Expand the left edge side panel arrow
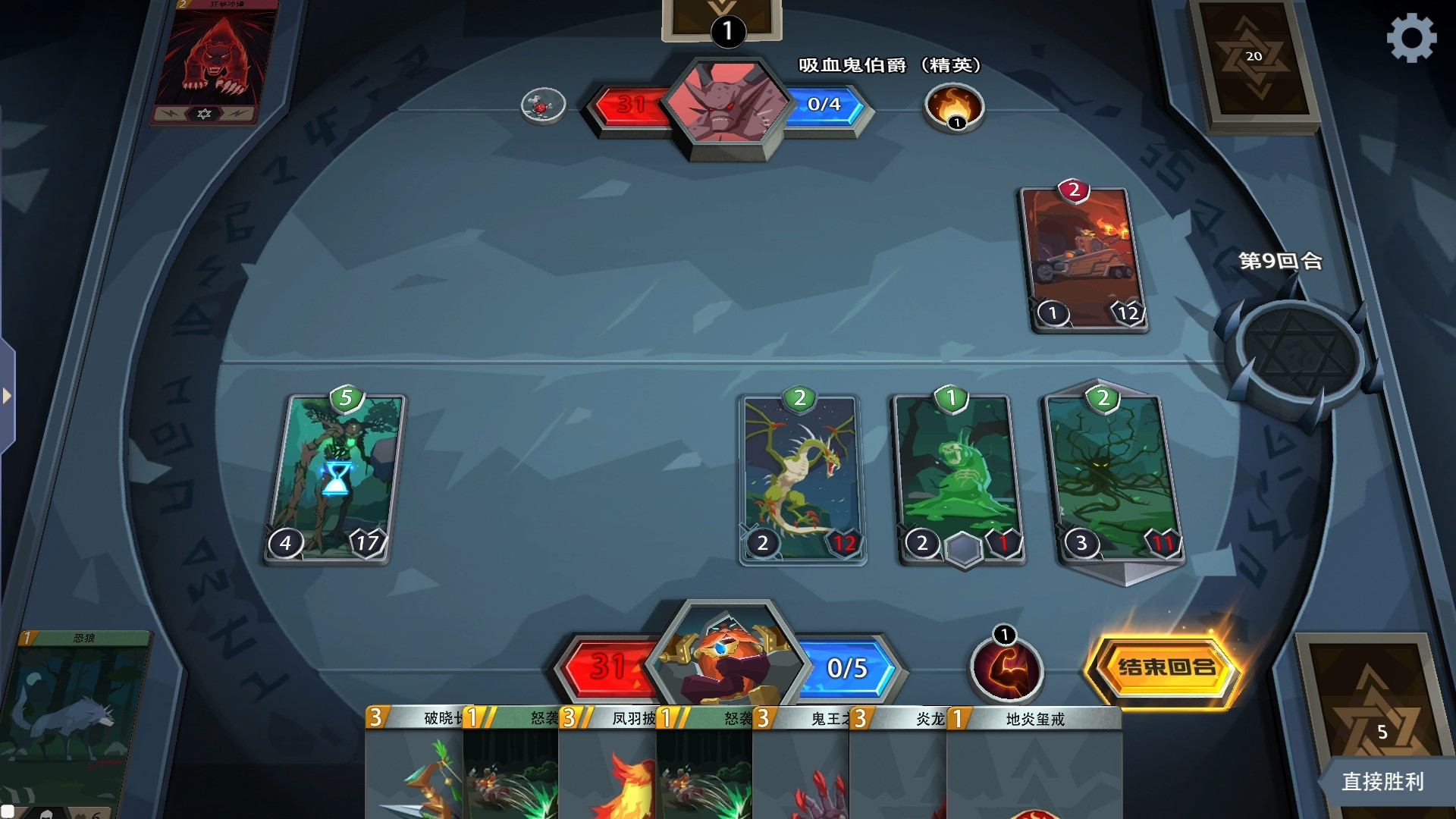Image resolution: width=1456 pixels, height=819 pixels. 8,394
